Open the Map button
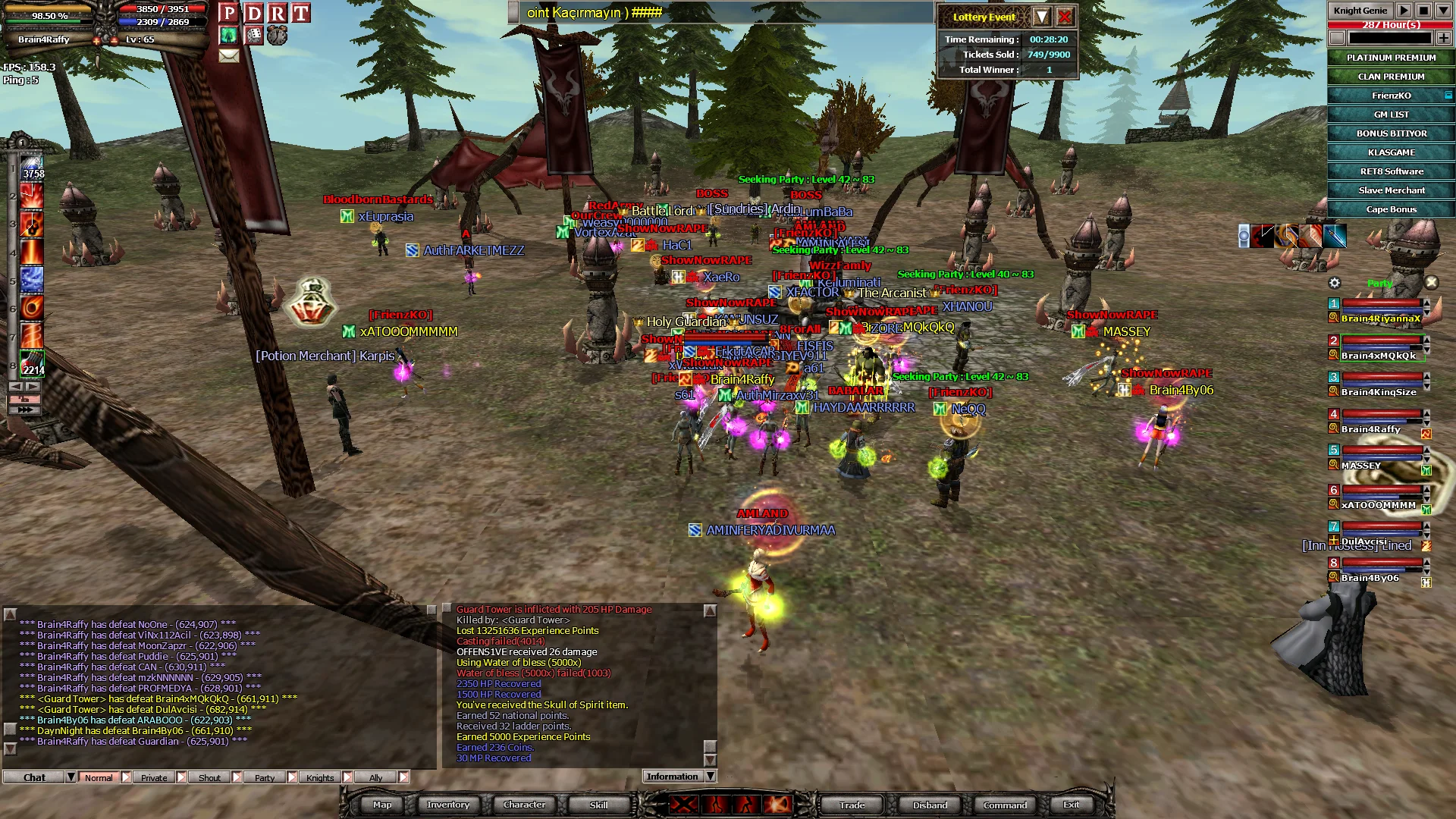Image resolution: width=1456 pixels, height=819 pixels. (x=382, y=805)
